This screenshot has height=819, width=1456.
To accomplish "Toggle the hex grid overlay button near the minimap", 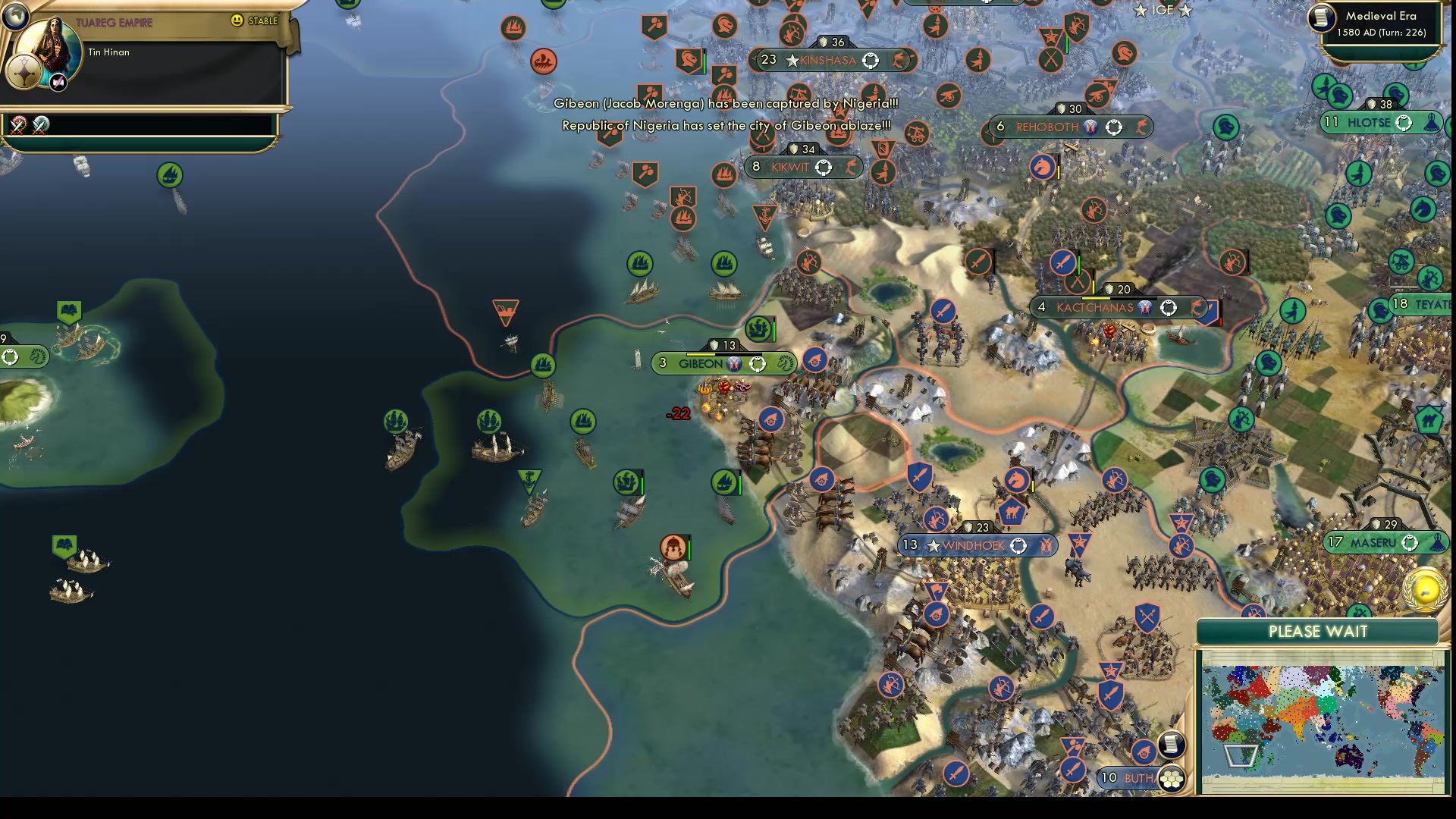I will tap(1173, 778).
